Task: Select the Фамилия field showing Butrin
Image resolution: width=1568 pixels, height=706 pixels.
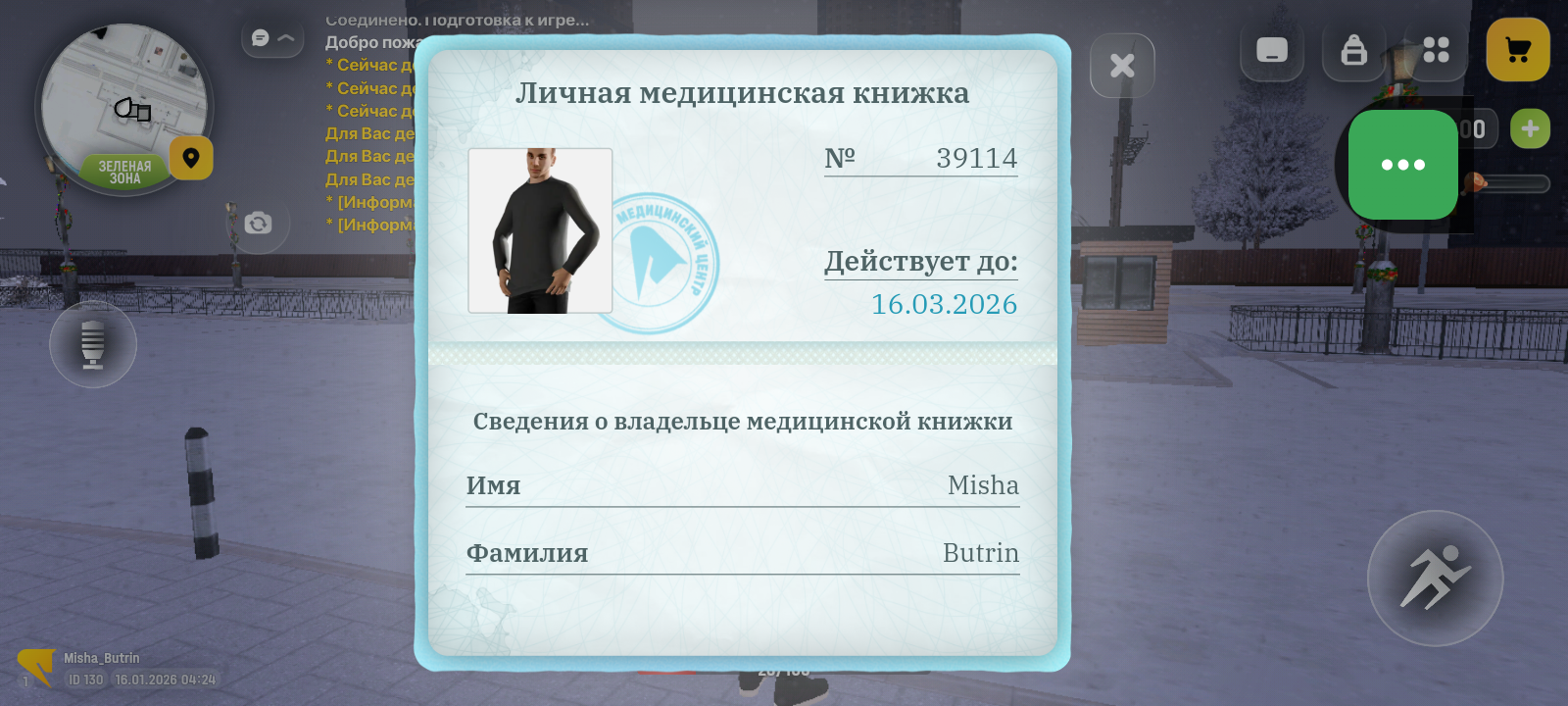Action: pyautogui.click(x=743, y=555)
